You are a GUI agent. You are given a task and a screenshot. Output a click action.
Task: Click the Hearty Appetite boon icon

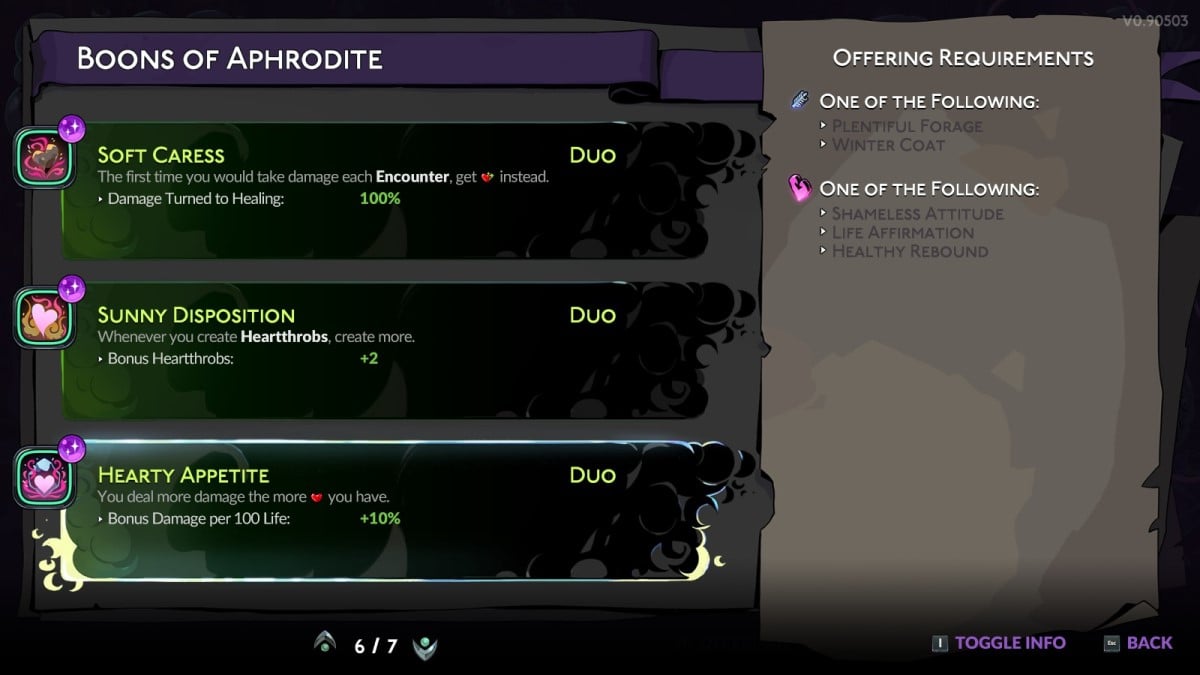[42, 478]
